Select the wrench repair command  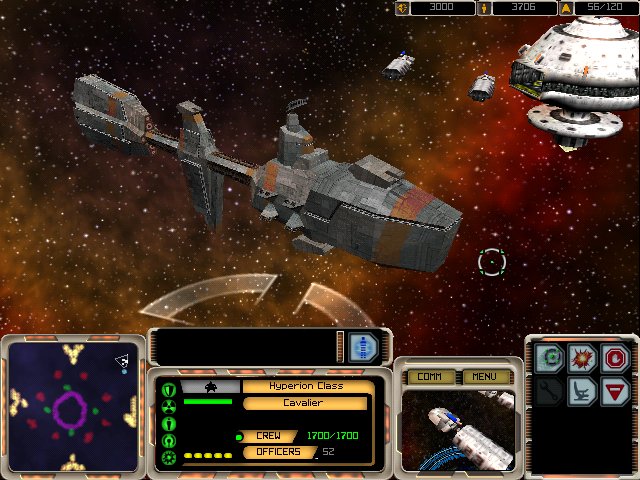[551, 389]
